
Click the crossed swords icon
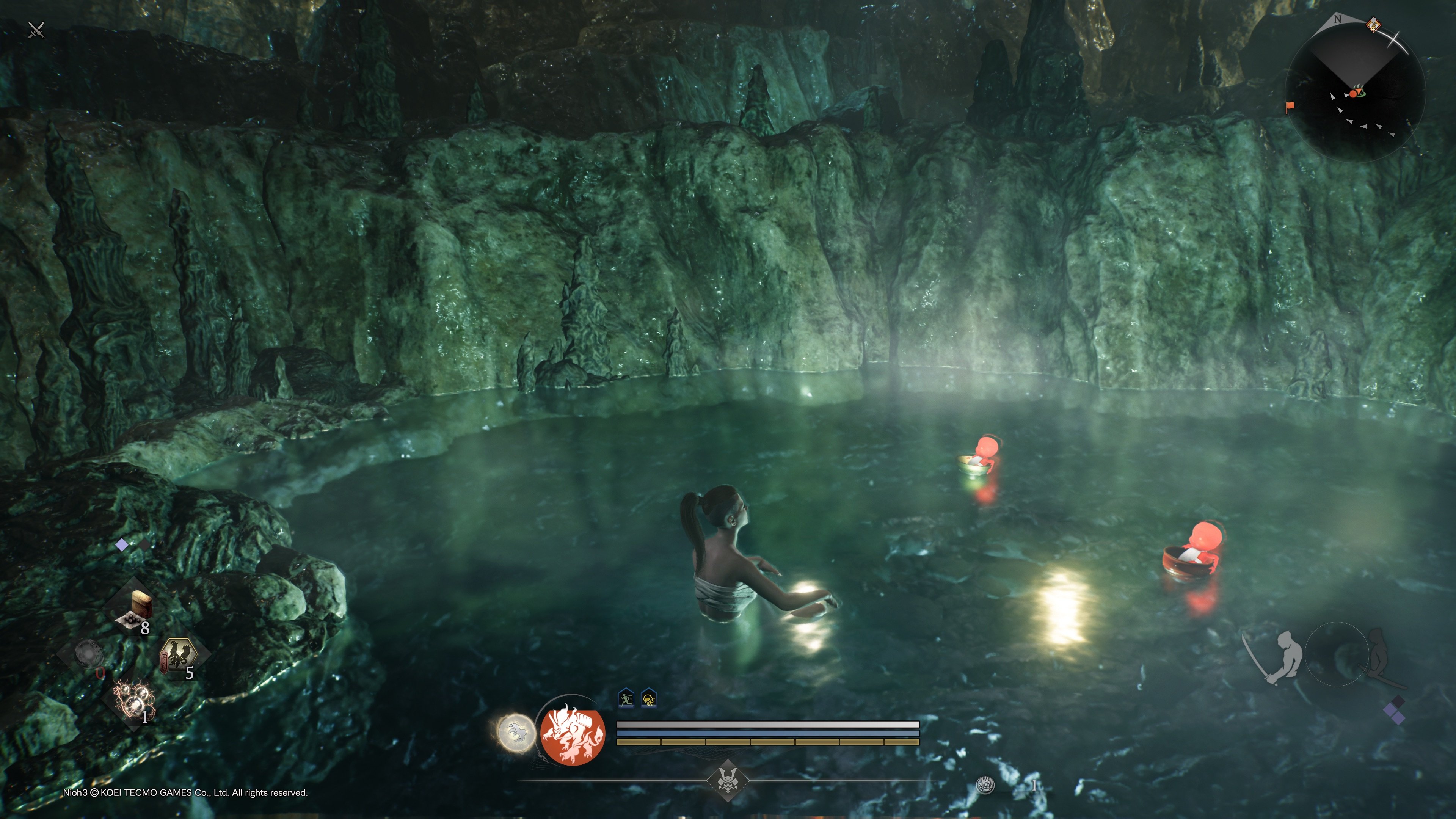pyautogui.click(x=36, y=30)
